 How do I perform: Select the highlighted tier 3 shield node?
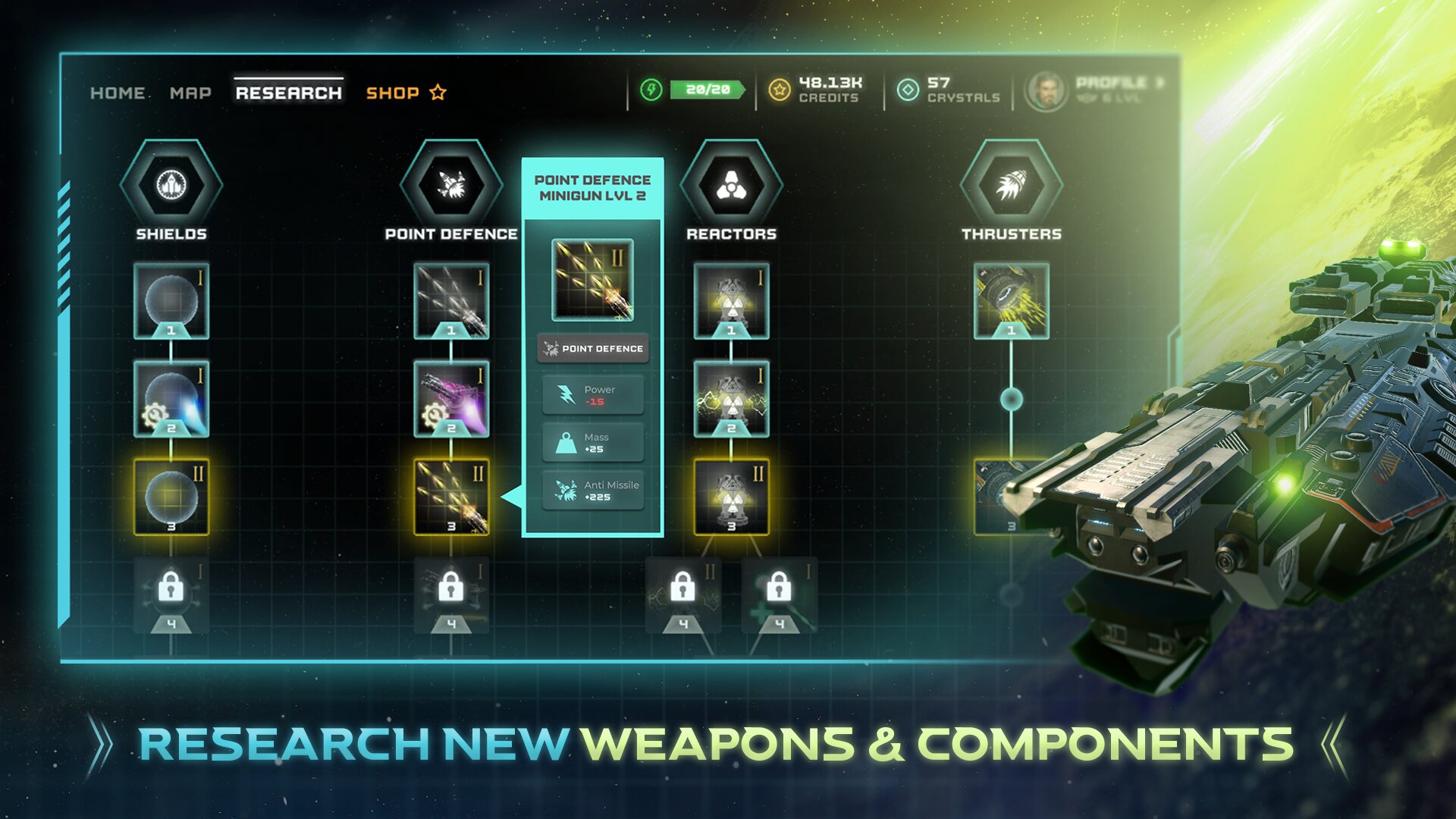[x=171, y=497]
